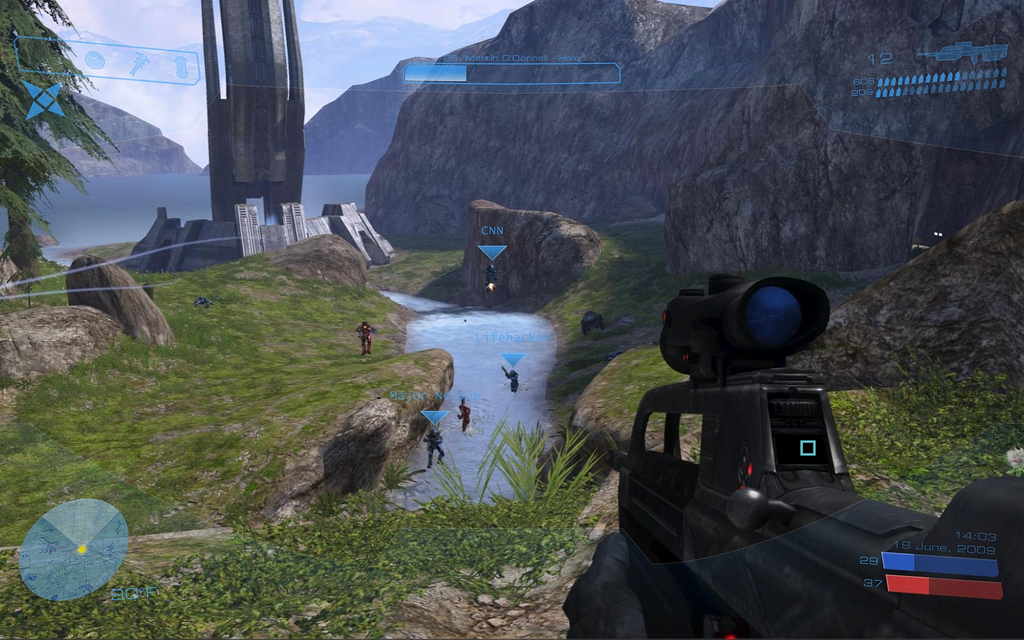This screenshot has height=640, width=1024.
Task: Select the spike grenade icon
Action: pyautogui.click(x=138, y=62)
